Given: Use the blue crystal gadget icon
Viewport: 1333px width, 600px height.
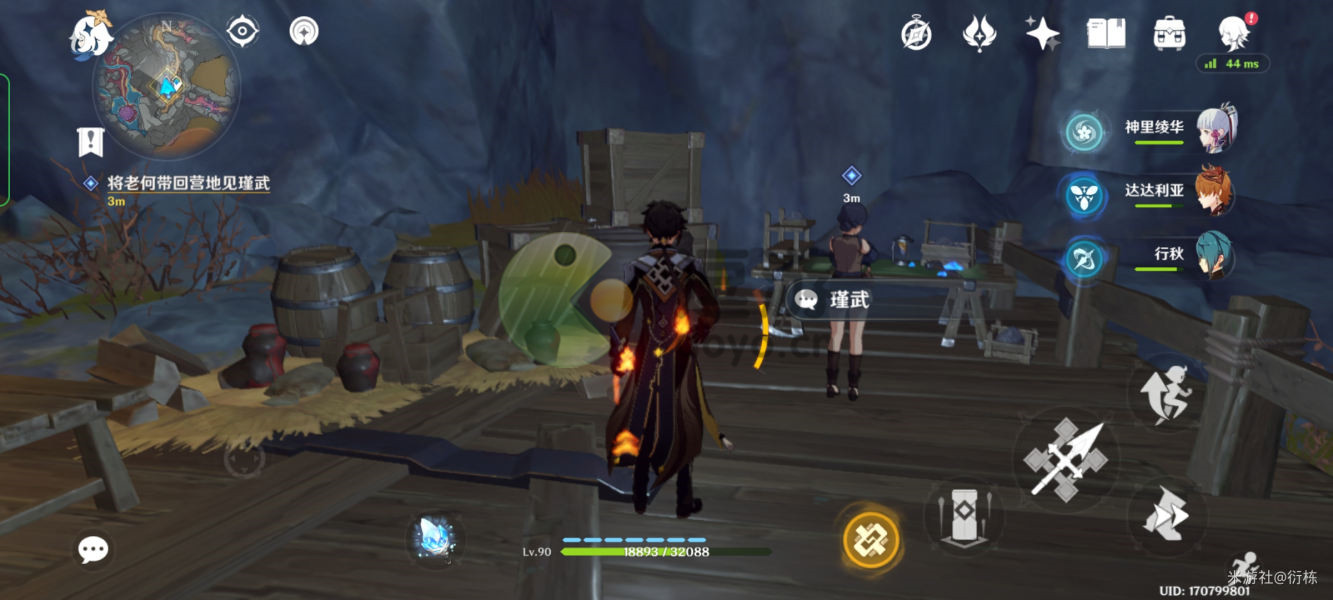Looking at the screenshot, I should point(434,537).
